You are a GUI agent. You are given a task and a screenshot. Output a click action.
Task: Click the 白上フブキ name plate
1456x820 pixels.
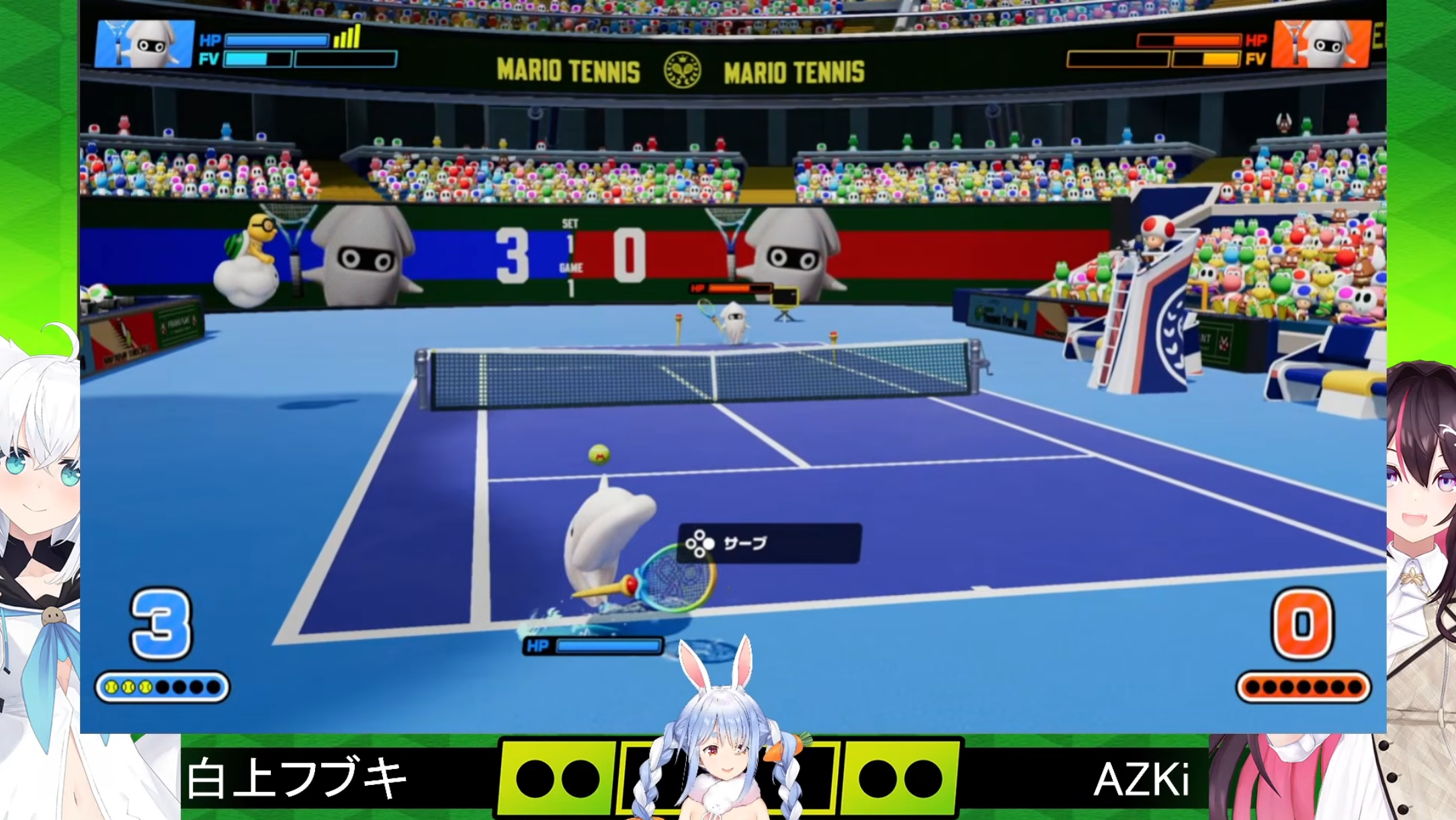297,778
